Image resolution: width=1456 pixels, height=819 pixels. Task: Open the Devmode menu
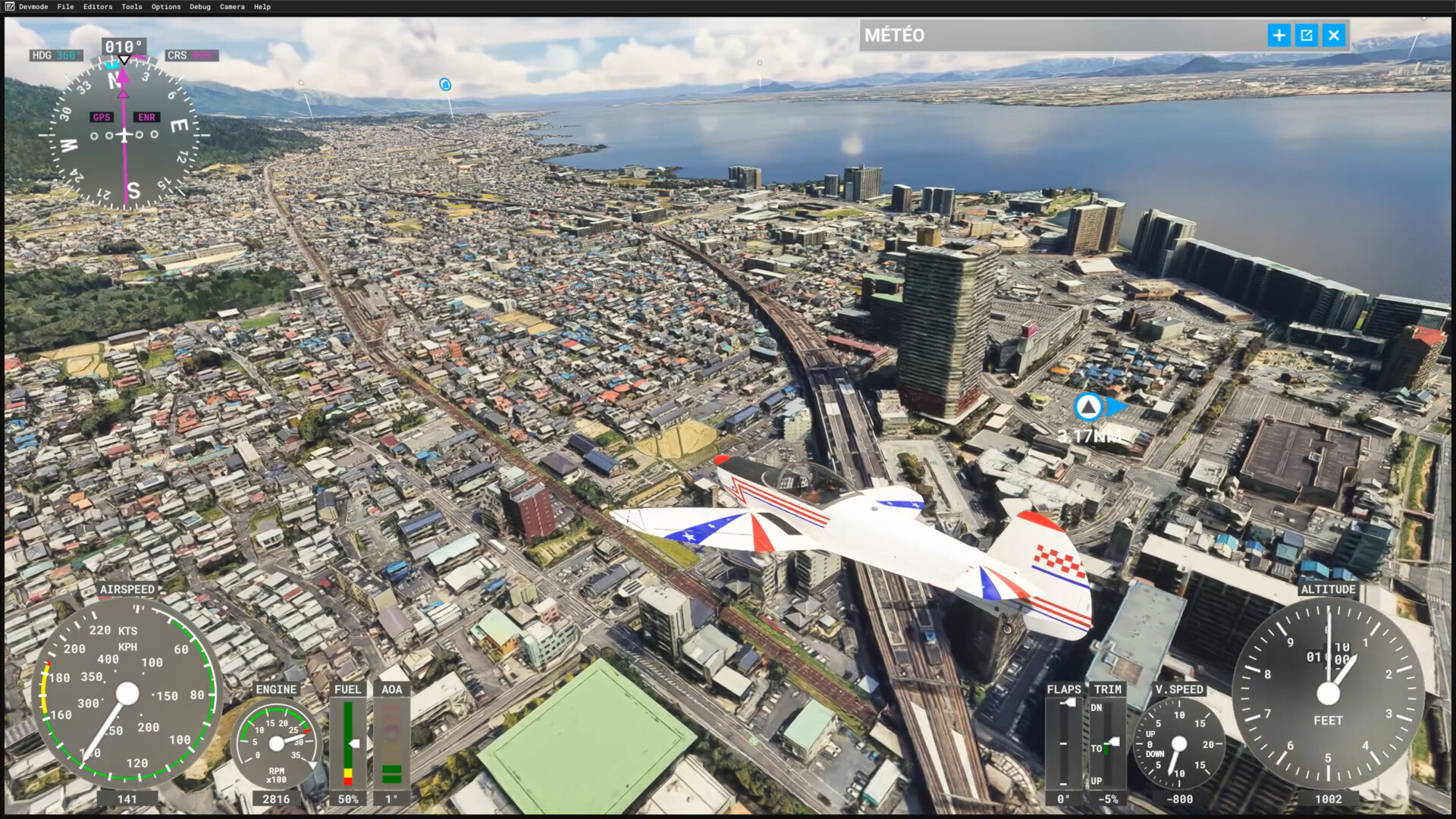(33, 7)
